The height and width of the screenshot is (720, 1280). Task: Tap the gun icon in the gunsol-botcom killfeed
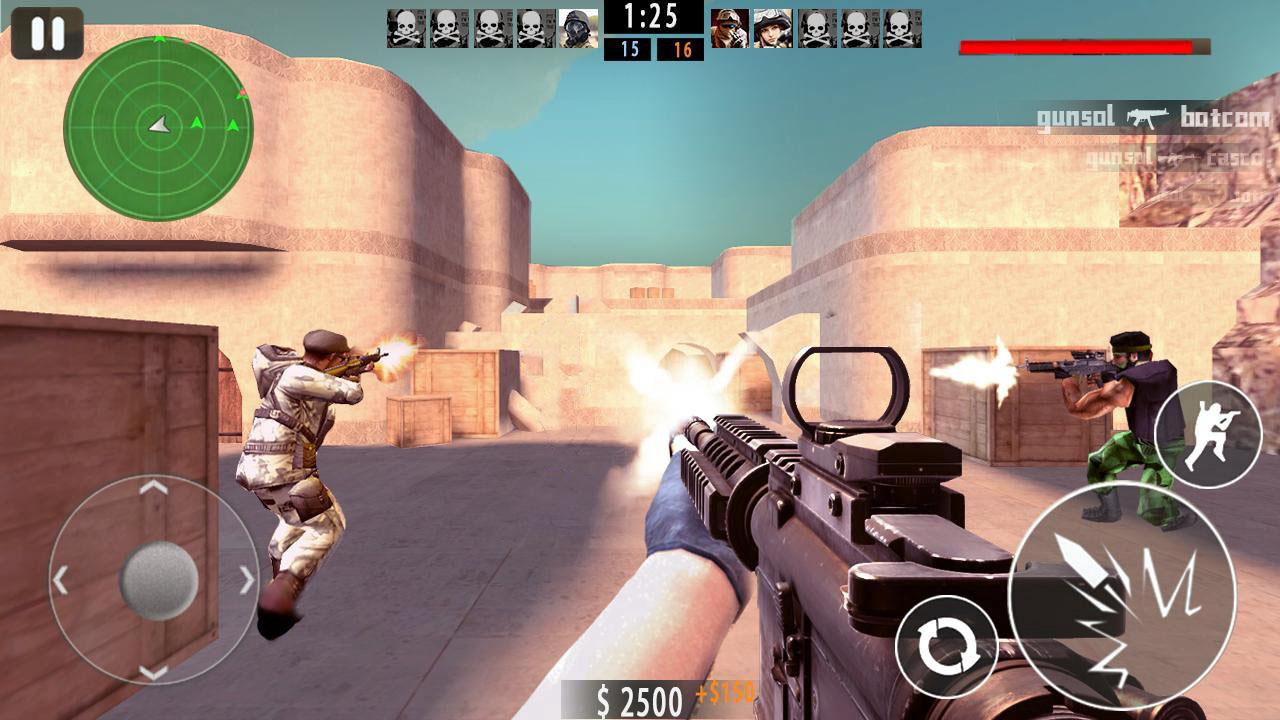[1148, 115]
